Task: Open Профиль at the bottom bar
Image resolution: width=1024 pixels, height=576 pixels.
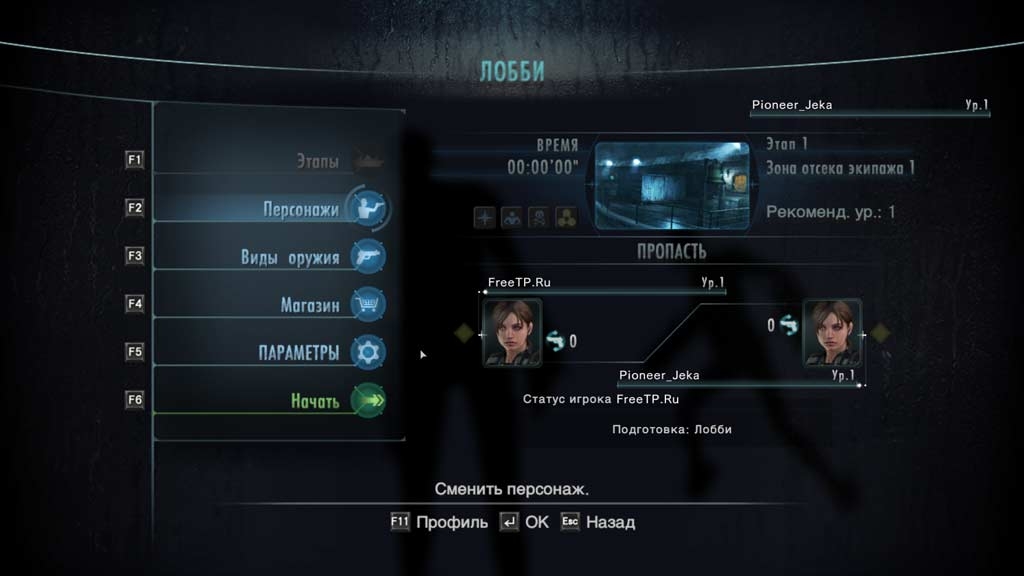Action: [439, 522]
